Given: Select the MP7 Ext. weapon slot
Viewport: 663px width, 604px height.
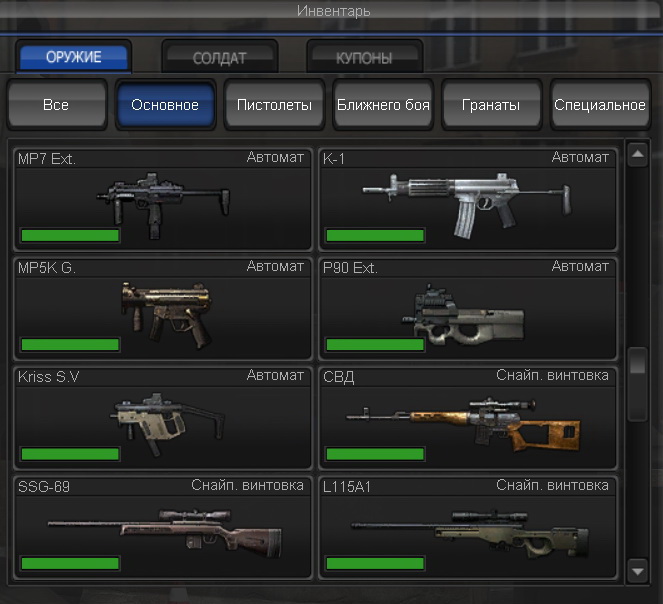Looking at the screenshot, I should click(x=161, y=198).
